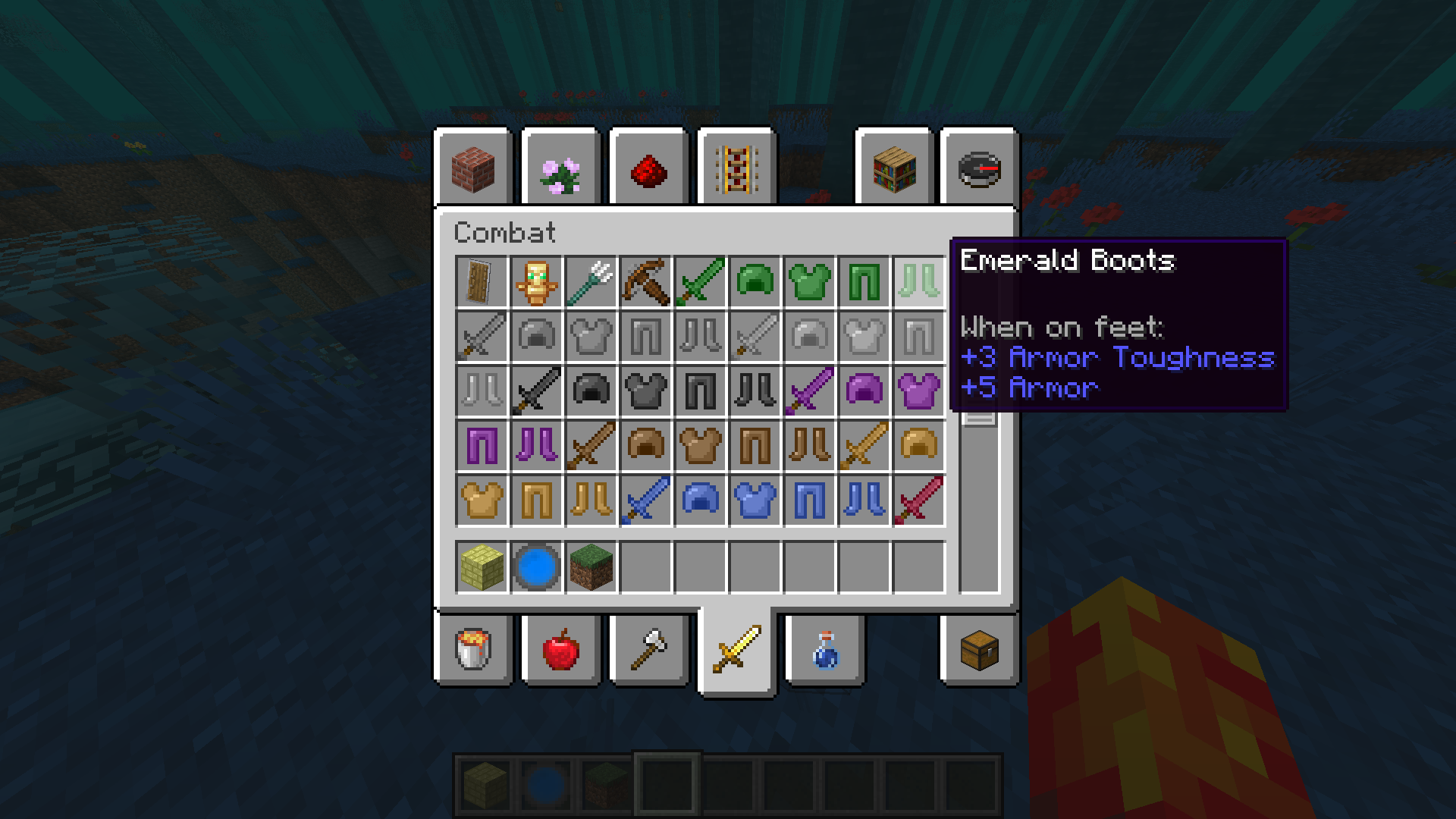Screen dimensions: 1456x819
Task: Pick up the Totem of Undying
Action: (x=537, y=282)
